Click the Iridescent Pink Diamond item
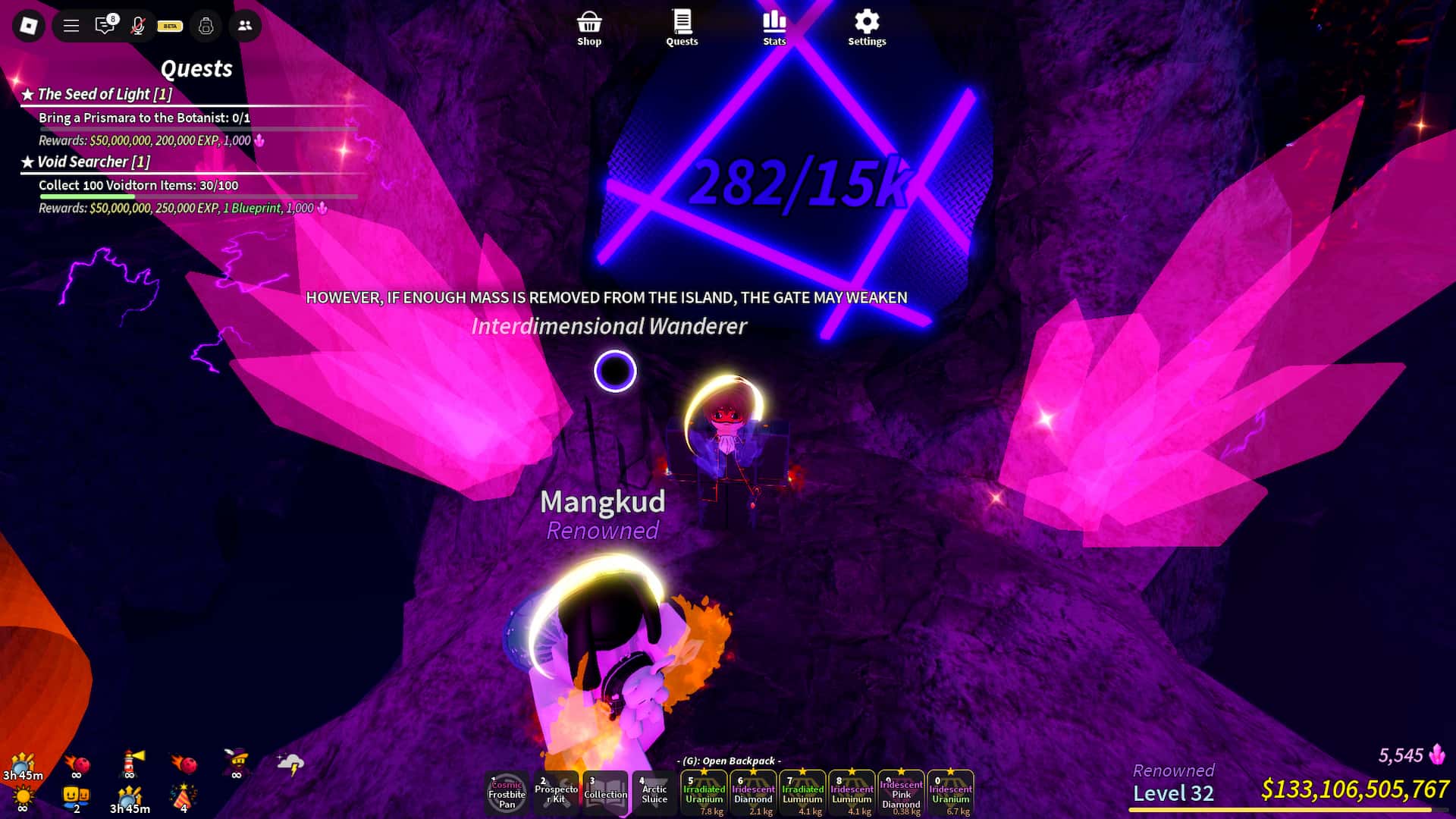Screen dimensions: 1456x819 pos(902,792)
